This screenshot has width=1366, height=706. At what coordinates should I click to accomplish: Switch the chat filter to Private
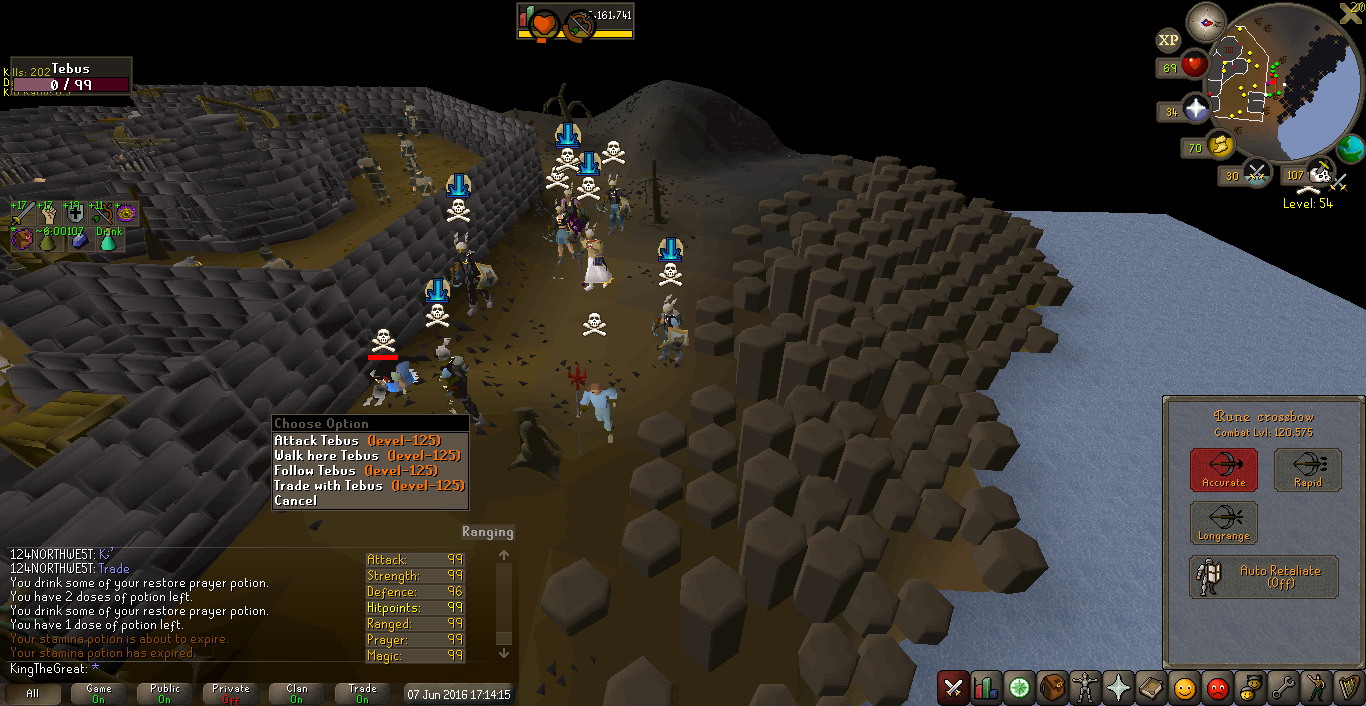(231, 693)
